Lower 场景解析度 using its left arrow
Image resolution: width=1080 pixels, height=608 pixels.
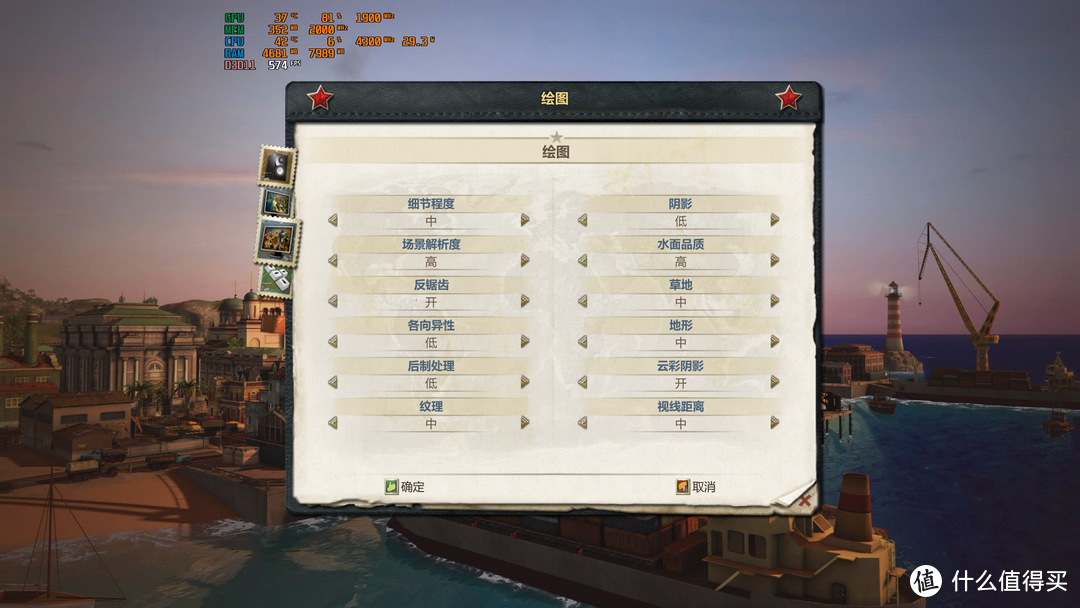333,261
